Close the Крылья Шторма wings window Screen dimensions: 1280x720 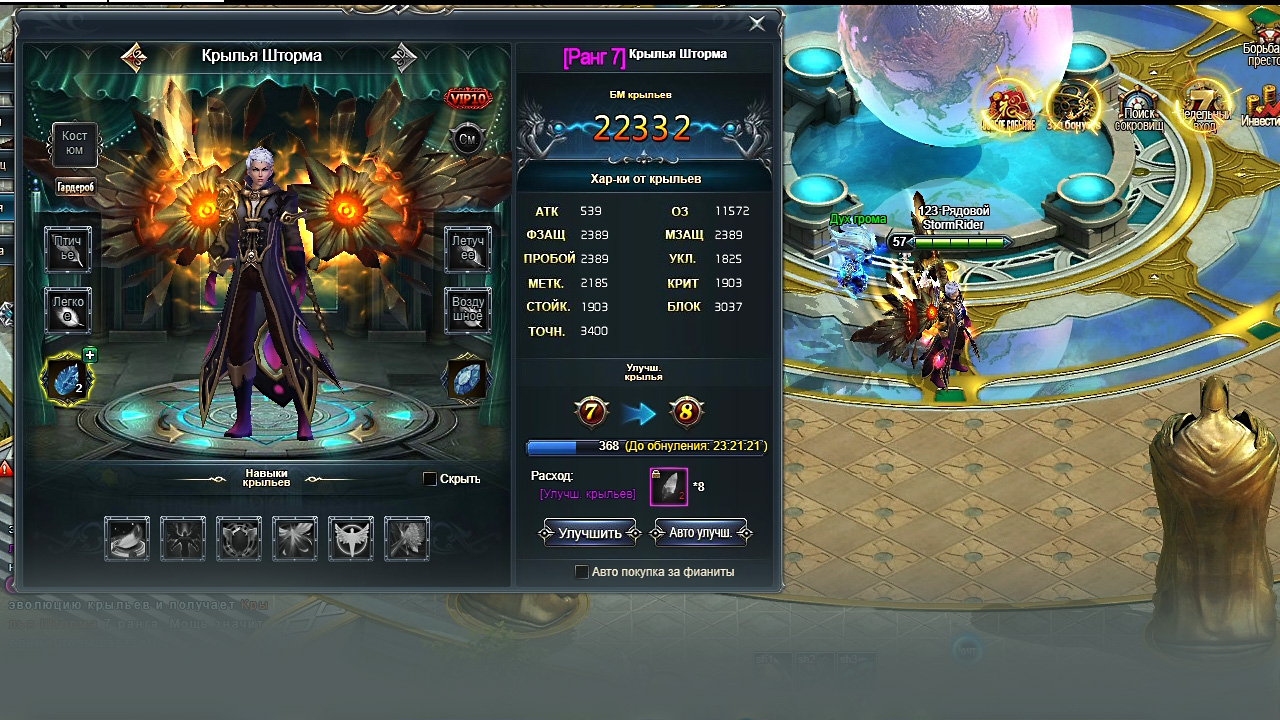[x=757, y=23]
